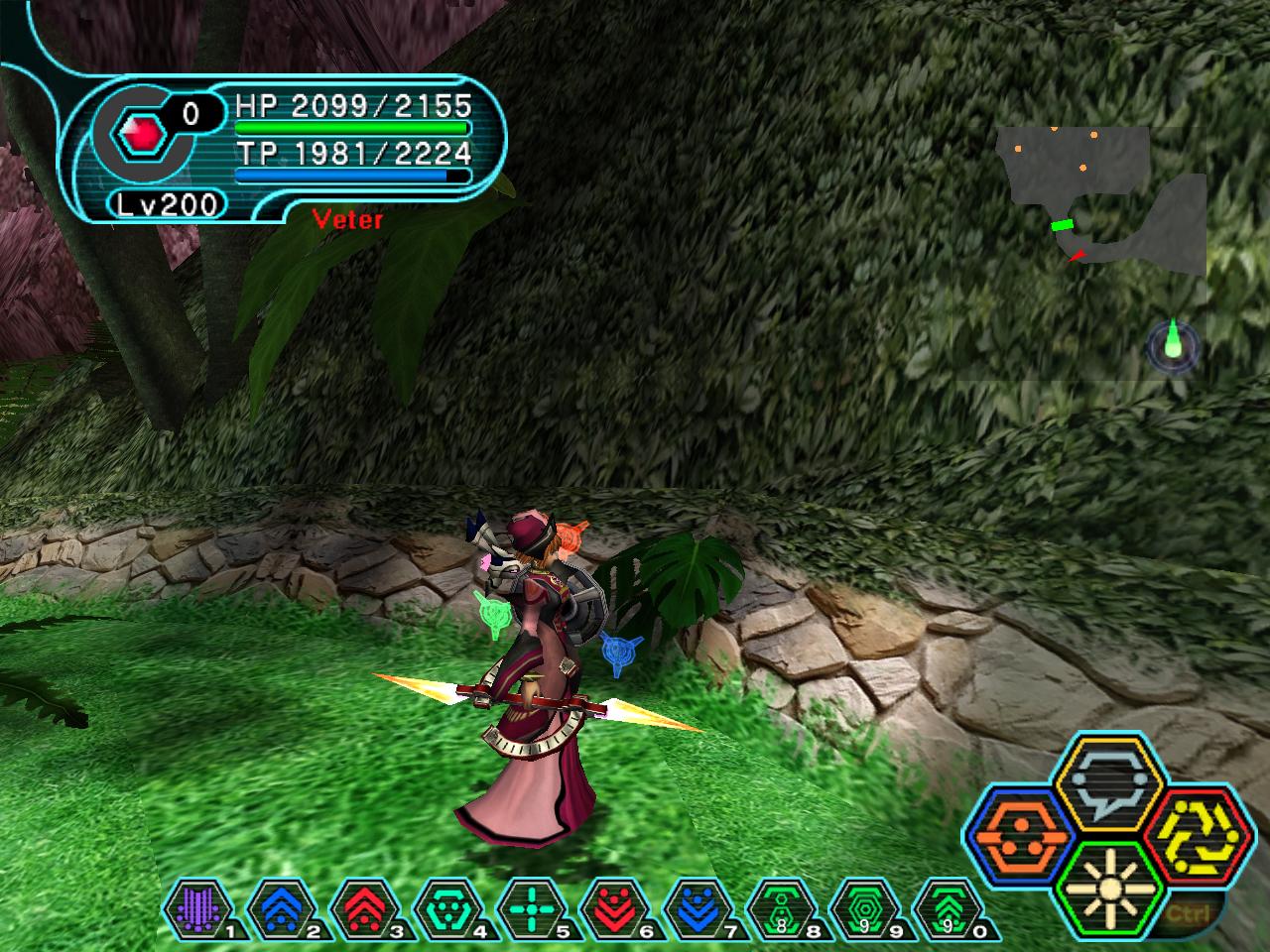The image size is (1270, 952).
Task: Click the area minimap
Action: (1101, 198)
